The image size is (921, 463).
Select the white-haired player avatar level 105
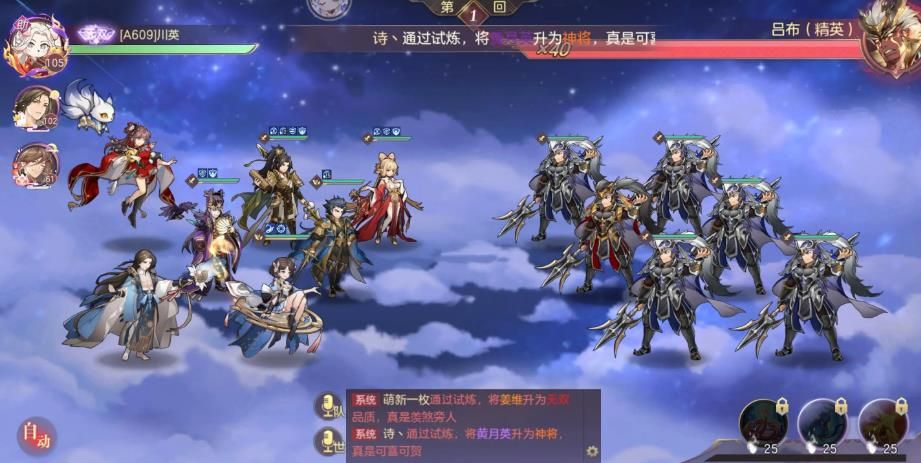pyautogui.click(x=37, y=43)
